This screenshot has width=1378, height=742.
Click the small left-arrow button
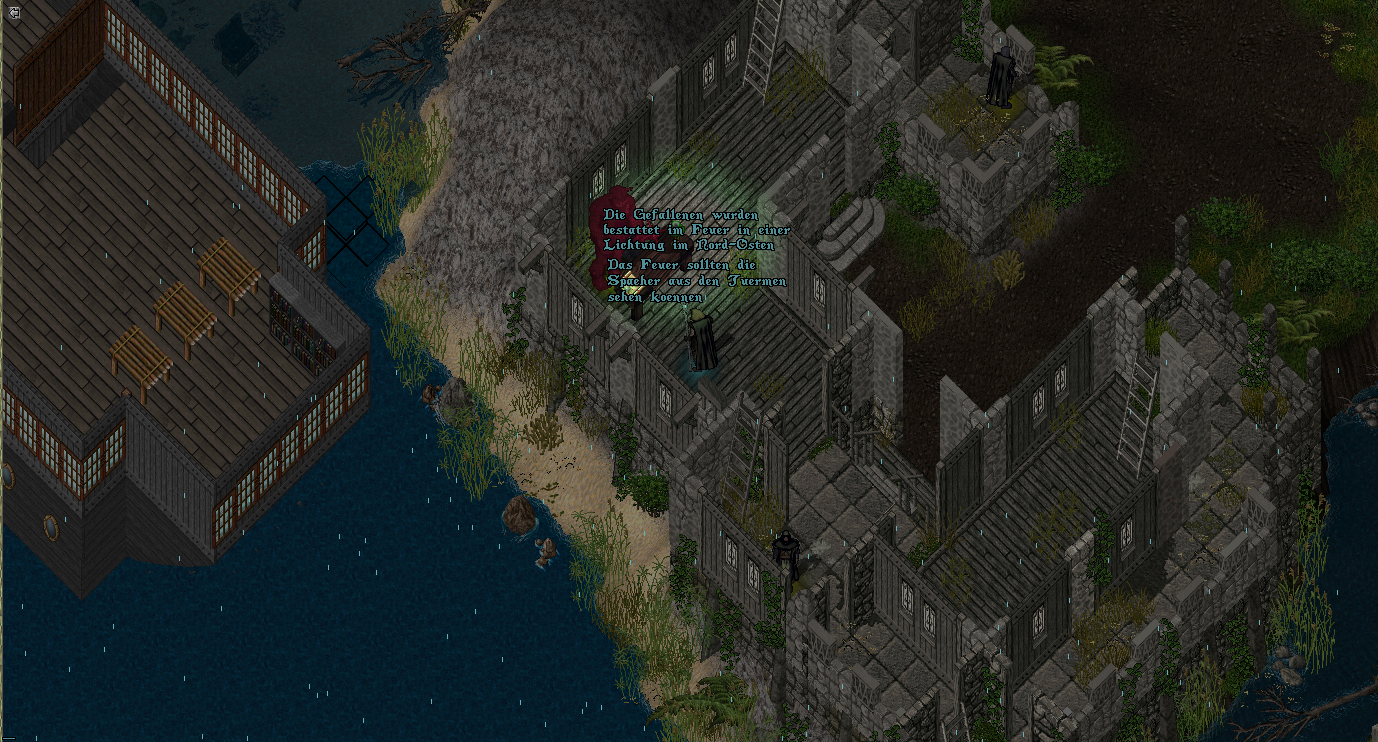[x=15, y=12]
